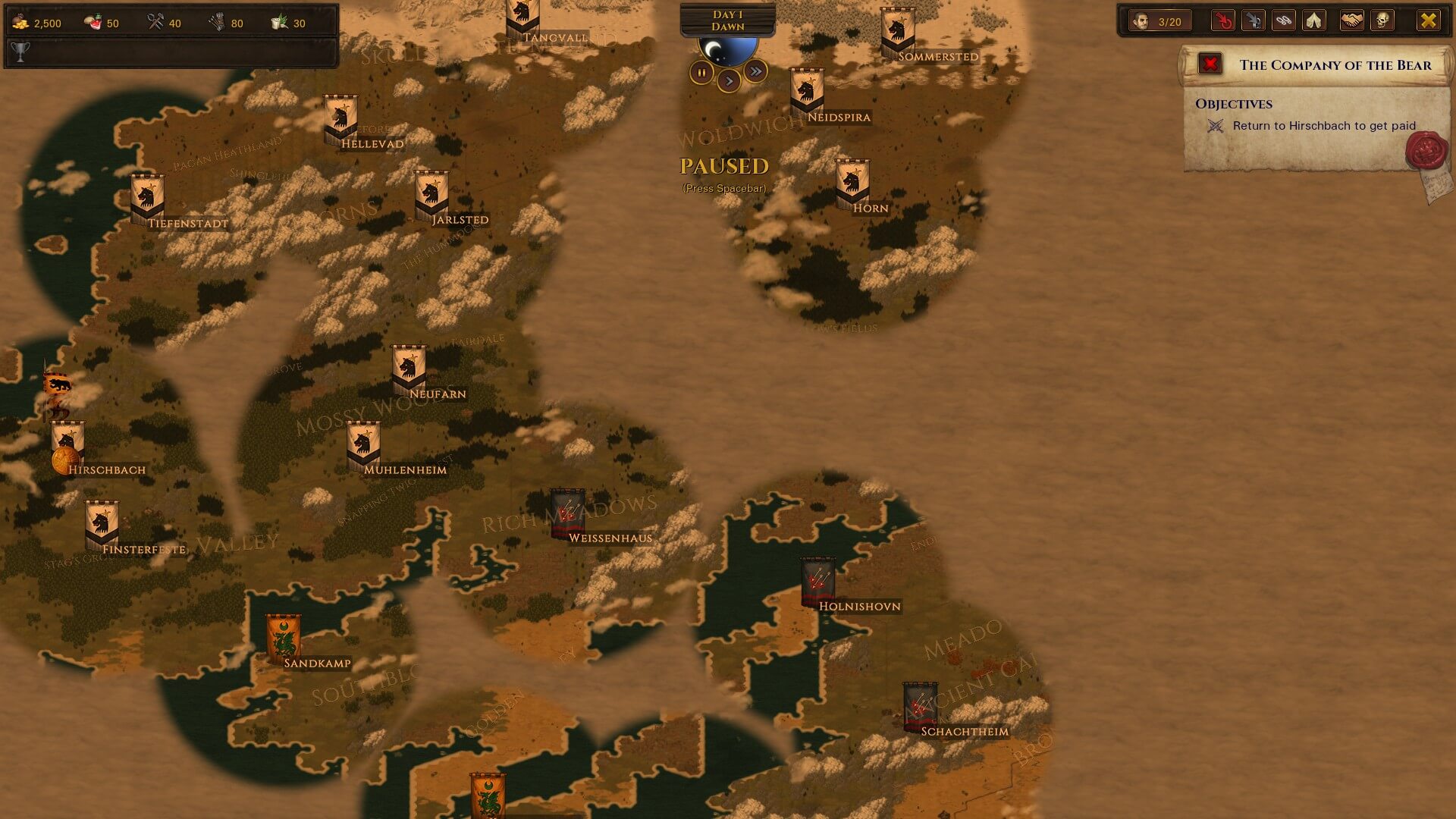Select the Weissenhaus settlement banner
The image size is (1456, 819).
567,513
